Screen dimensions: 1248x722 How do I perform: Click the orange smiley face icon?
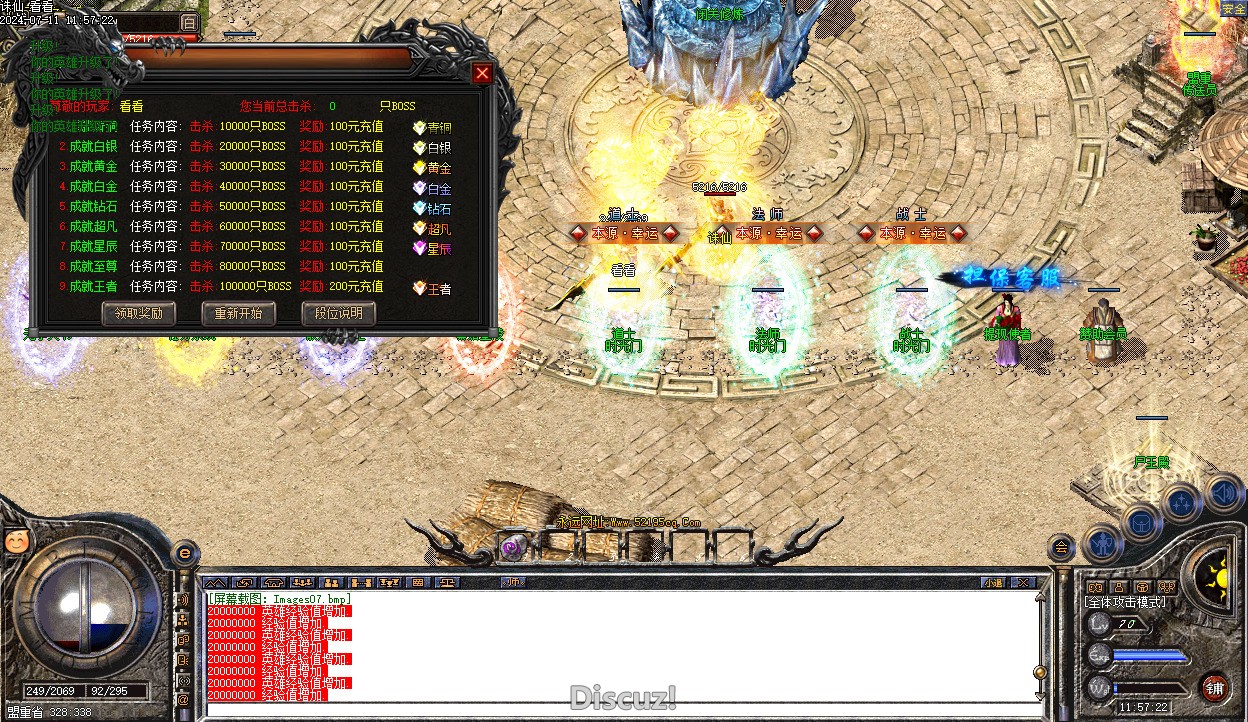pyautogui.click(x=15, y=541)
